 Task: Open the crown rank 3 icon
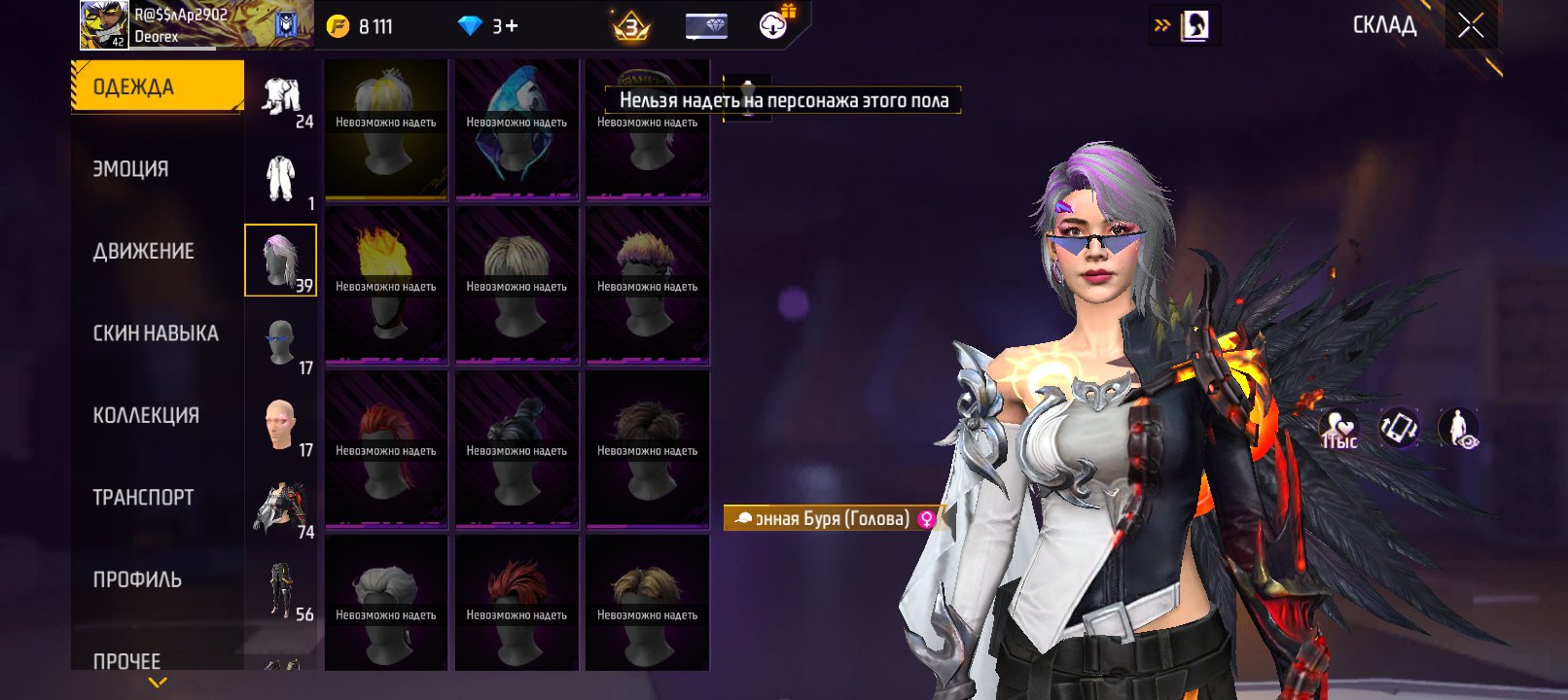pos(630,26)
